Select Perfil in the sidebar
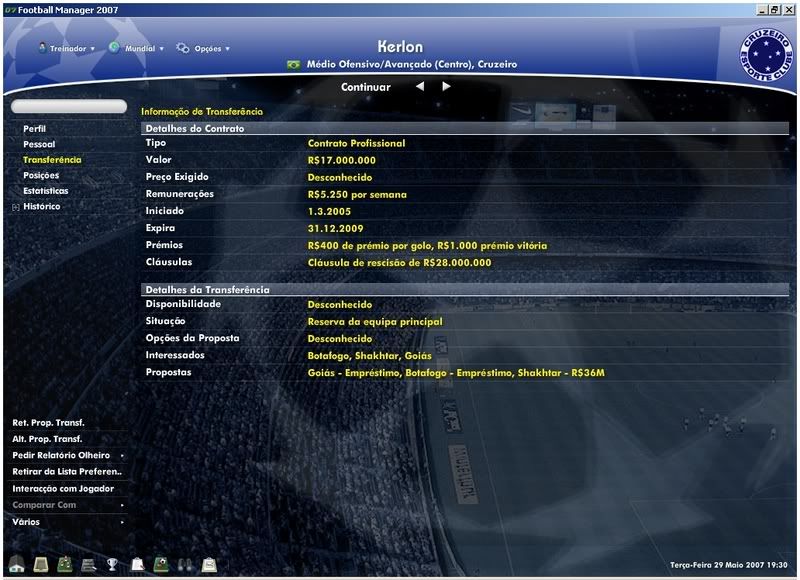The height and width of the screenshot is (580, 800). click(35, 129)
